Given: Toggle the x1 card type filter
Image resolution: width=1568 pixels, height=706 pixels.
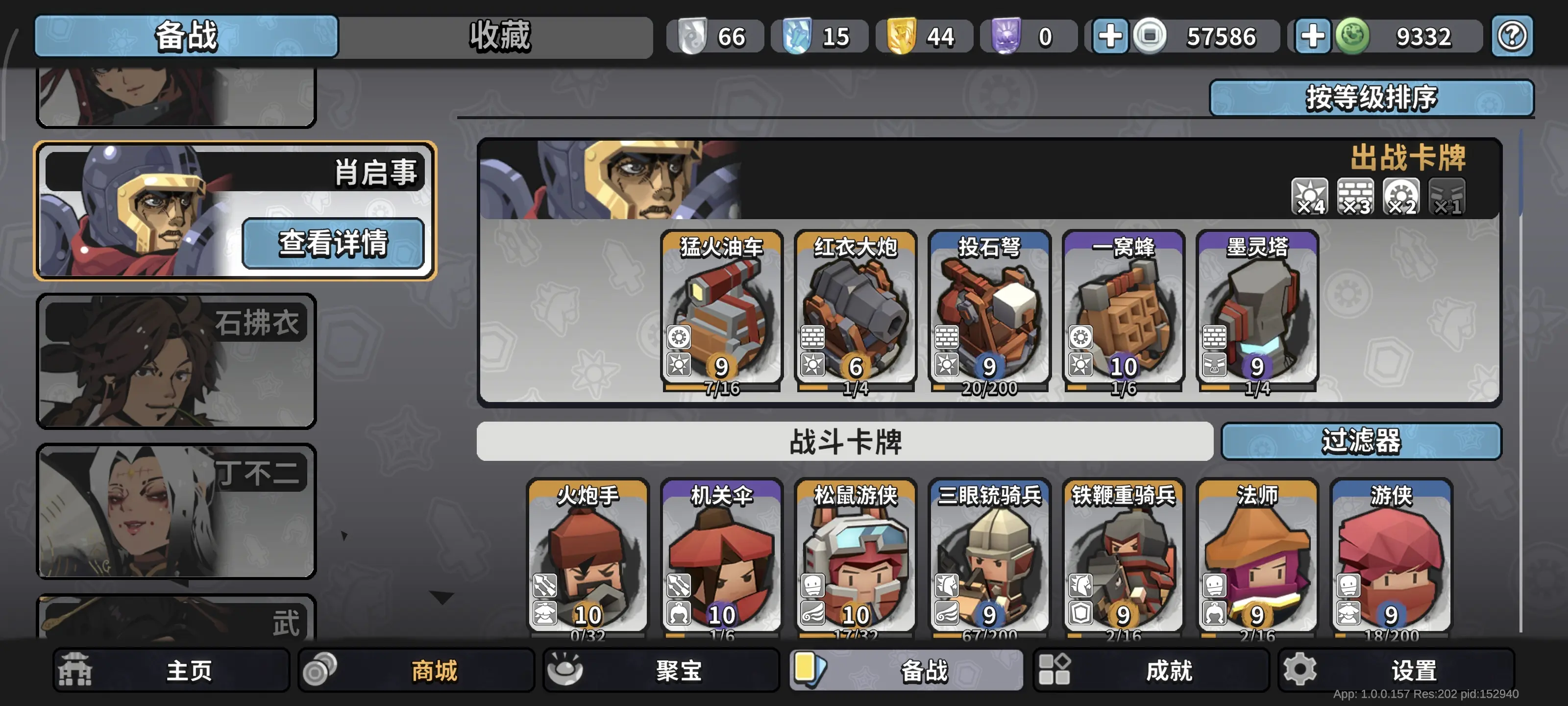Looking at the screenshot, I should click(1447, 196).
